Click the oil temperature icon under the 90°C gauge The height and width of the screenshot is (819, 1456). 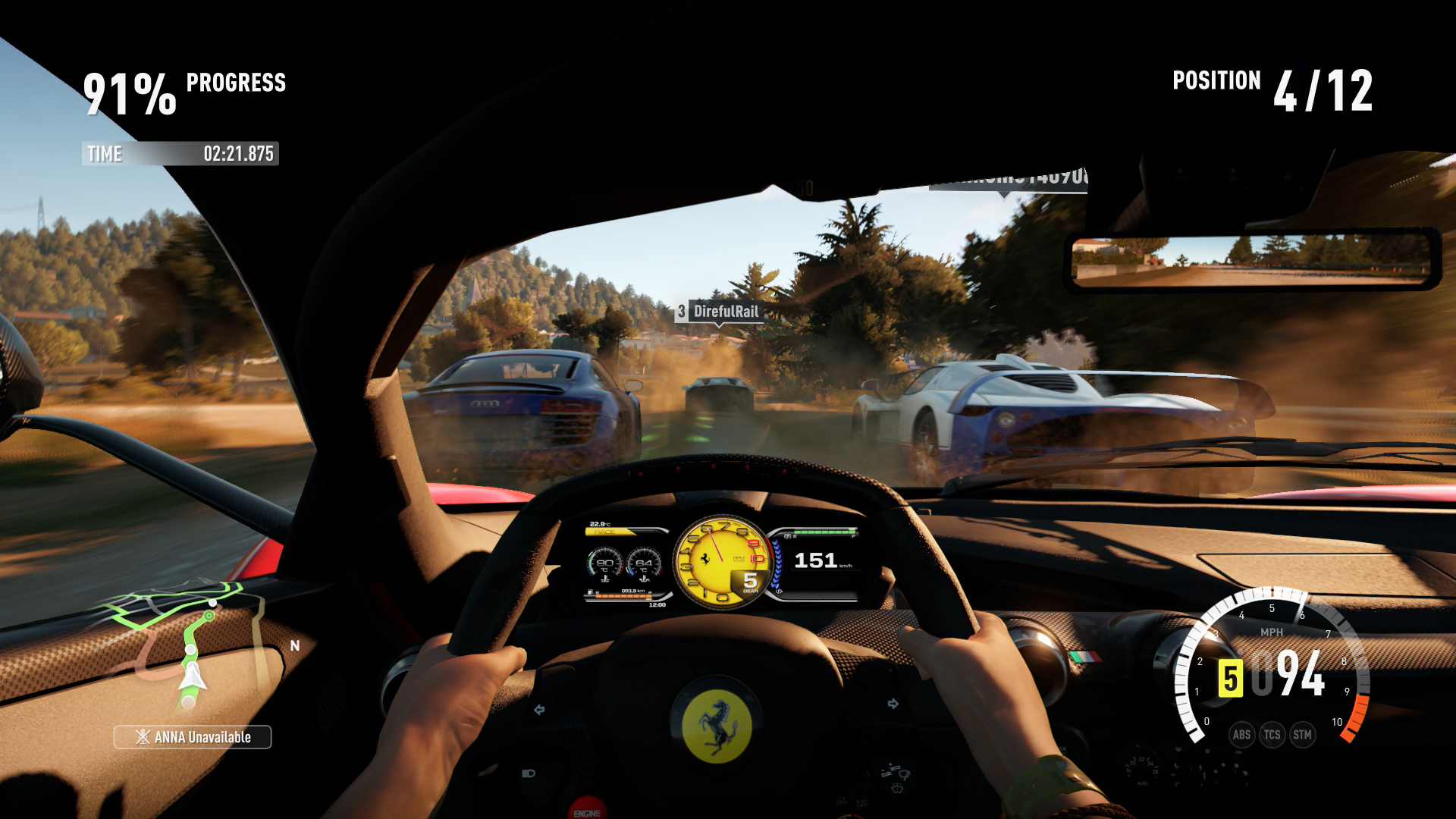click(606, 578)
